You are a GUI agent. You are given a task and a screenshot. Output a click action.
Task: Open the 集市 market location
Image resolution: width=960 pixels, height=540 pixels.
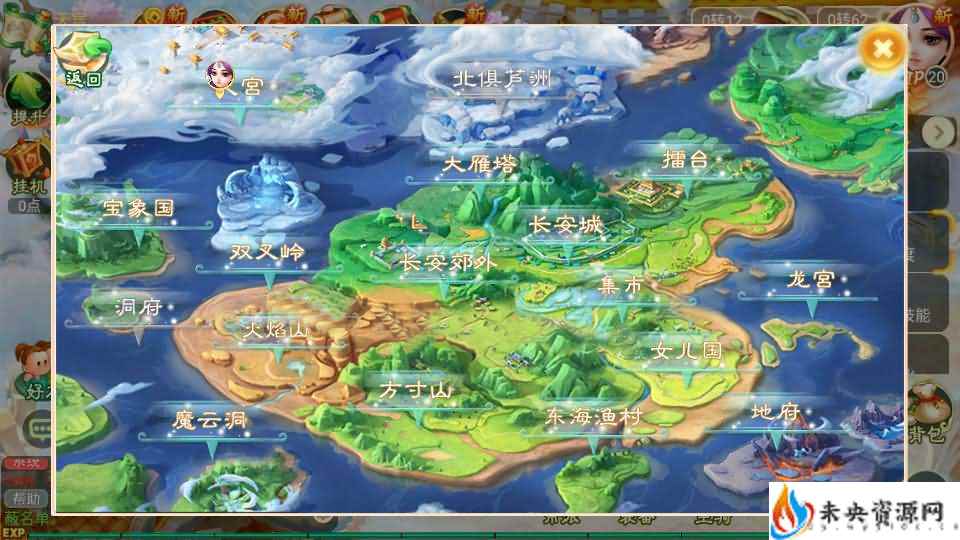pyautogui.click(x=621, y=286)
